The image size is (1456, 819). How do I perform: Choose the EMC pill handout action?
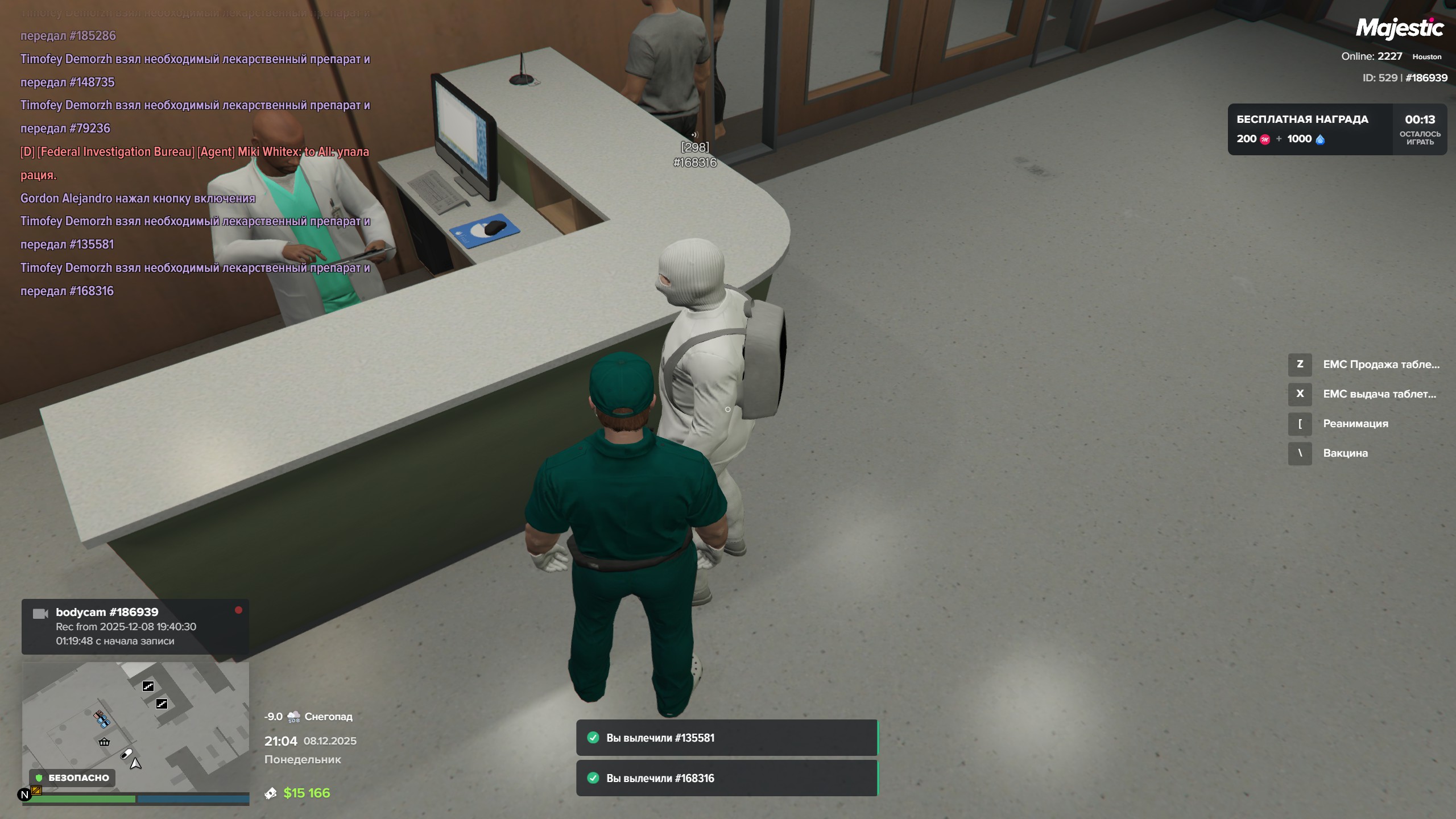[1363, 394]
